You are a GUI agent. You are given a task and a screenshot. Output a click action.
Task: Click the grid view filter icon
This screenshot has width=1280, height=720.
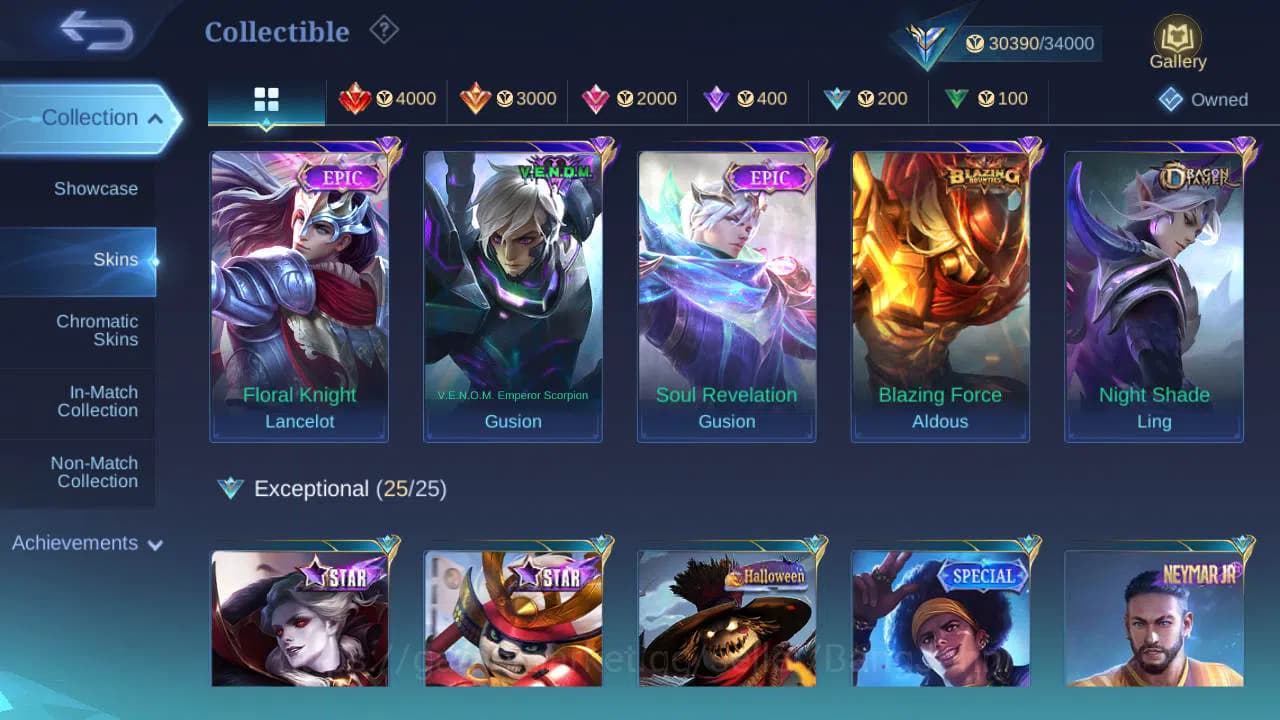pos(264,98)
